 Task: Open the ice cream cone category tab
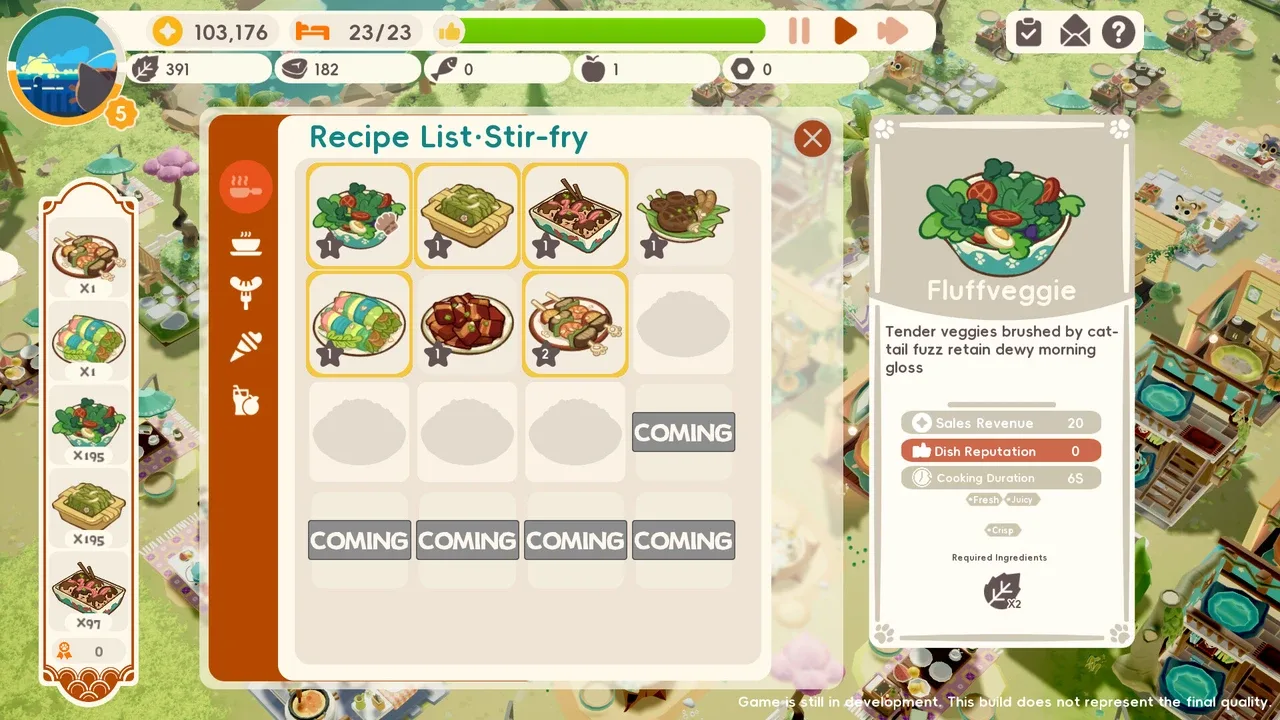click(245, 346)
